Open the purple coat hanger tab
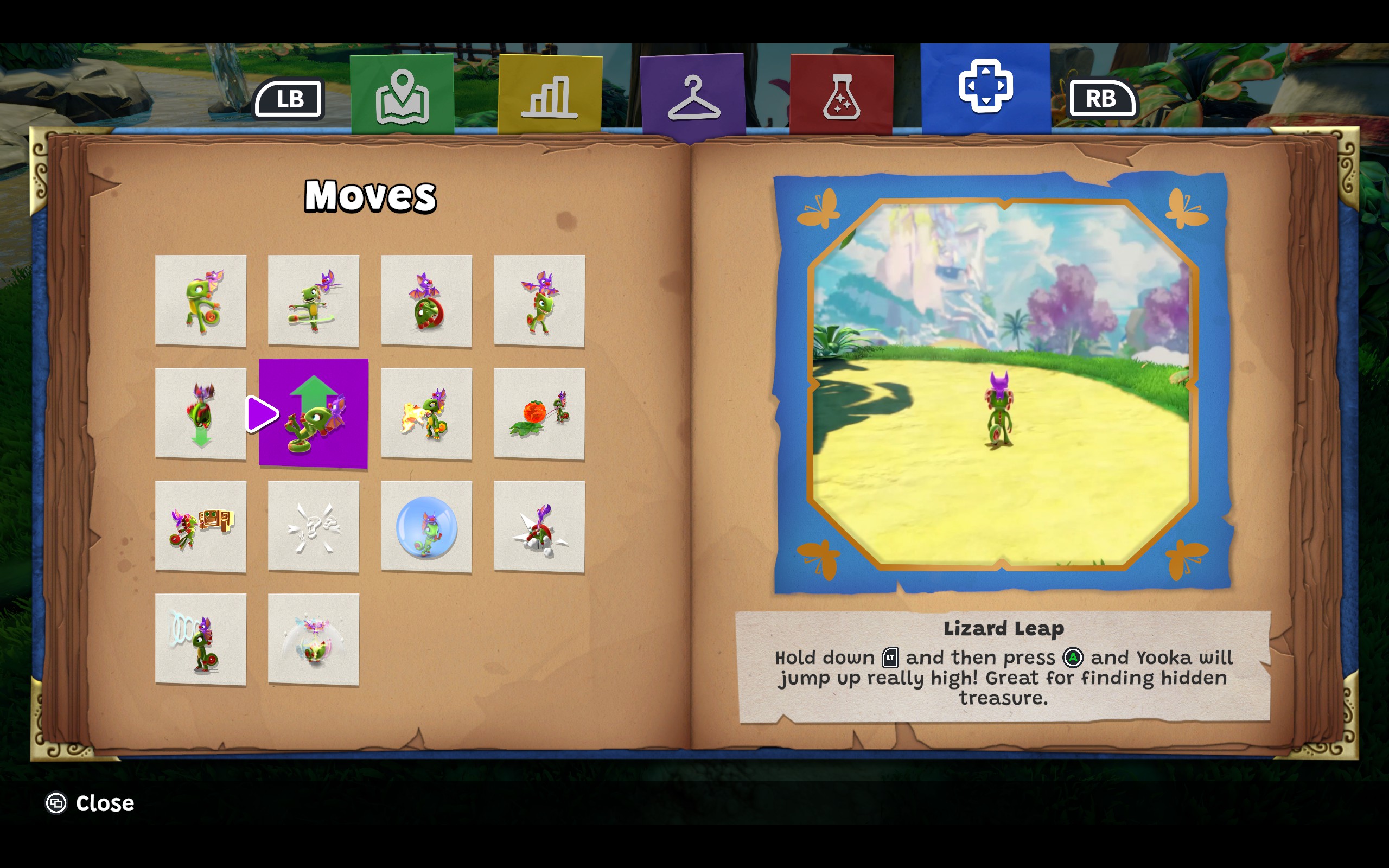This screenshot has height=868, width=1389. [693, 97]
